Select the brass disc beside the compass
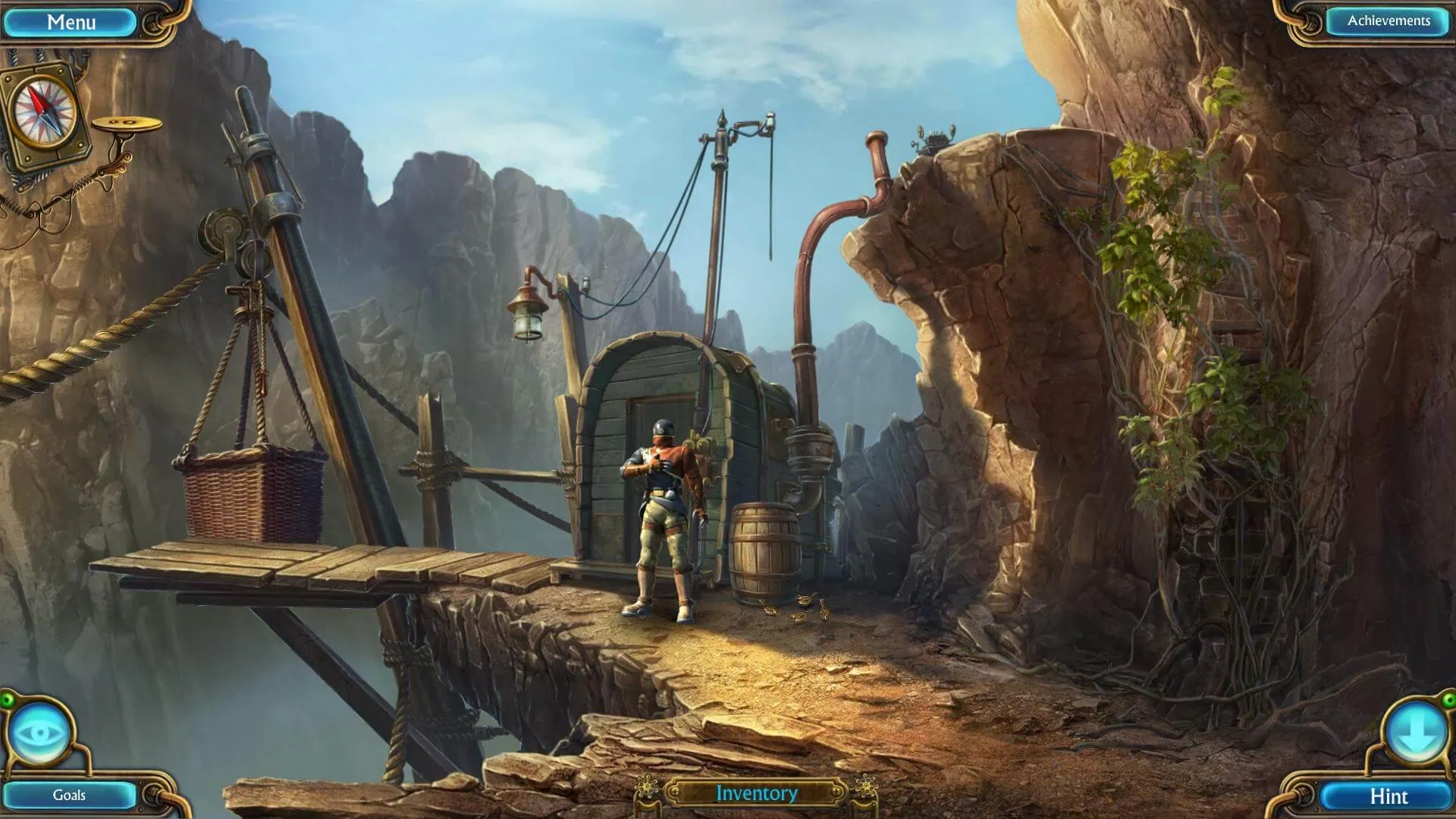The image size is (1456, 819). pos(127,124)
